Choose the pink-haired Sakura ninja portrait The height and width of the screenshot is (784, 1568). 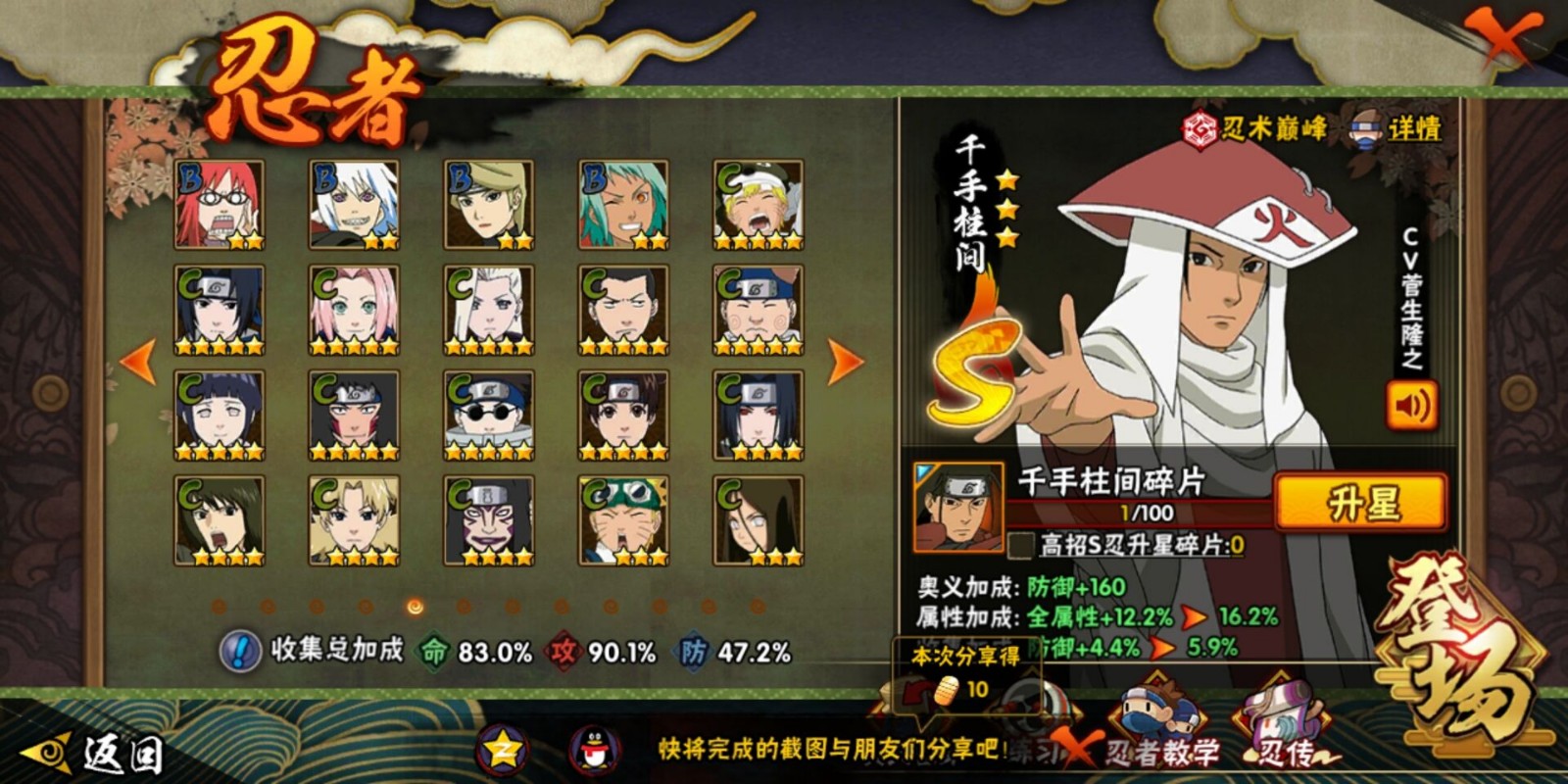tap(354, 310)
